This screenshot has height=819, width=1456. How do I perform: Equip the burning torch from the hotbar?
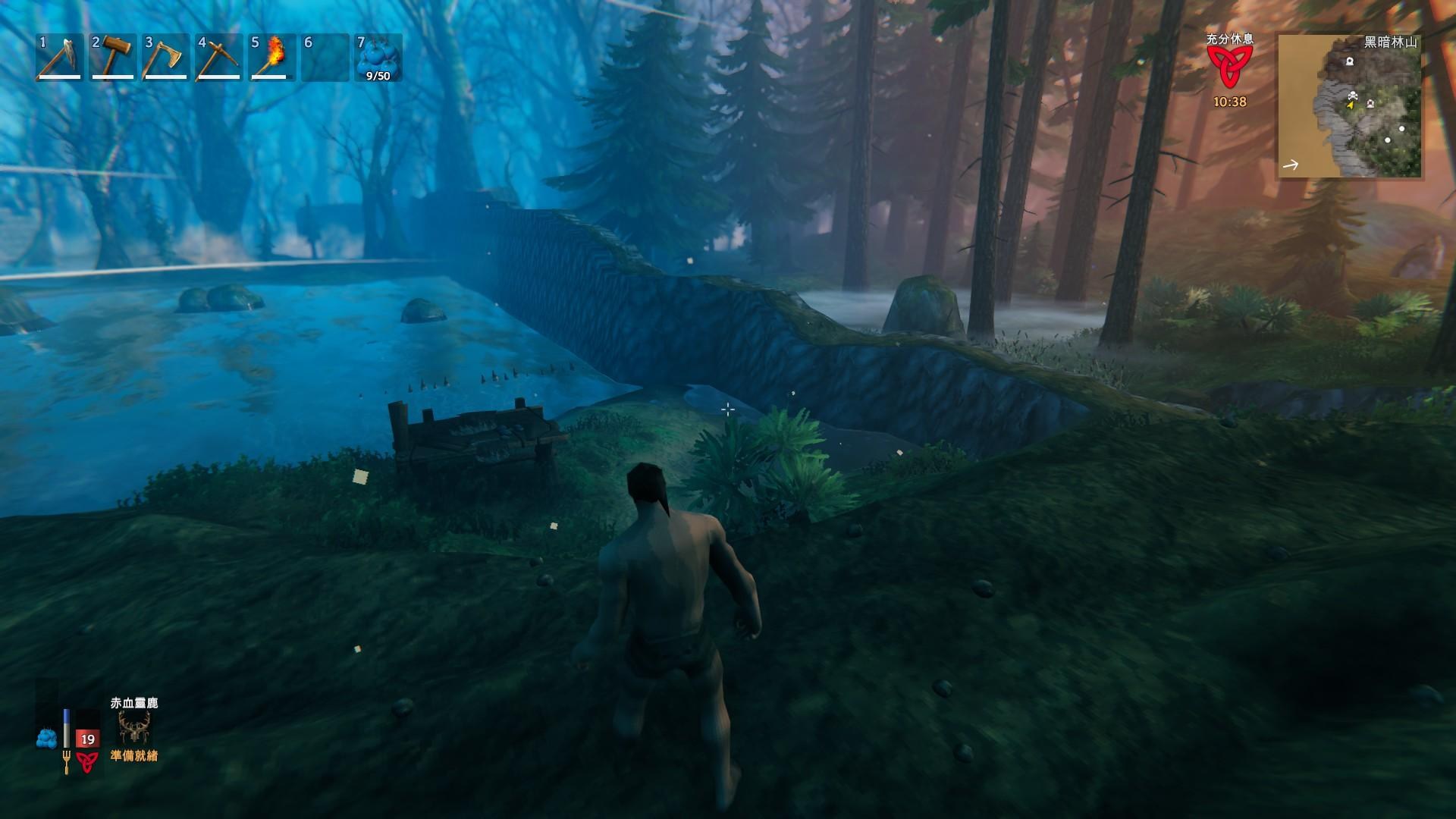tap(272, 57)
